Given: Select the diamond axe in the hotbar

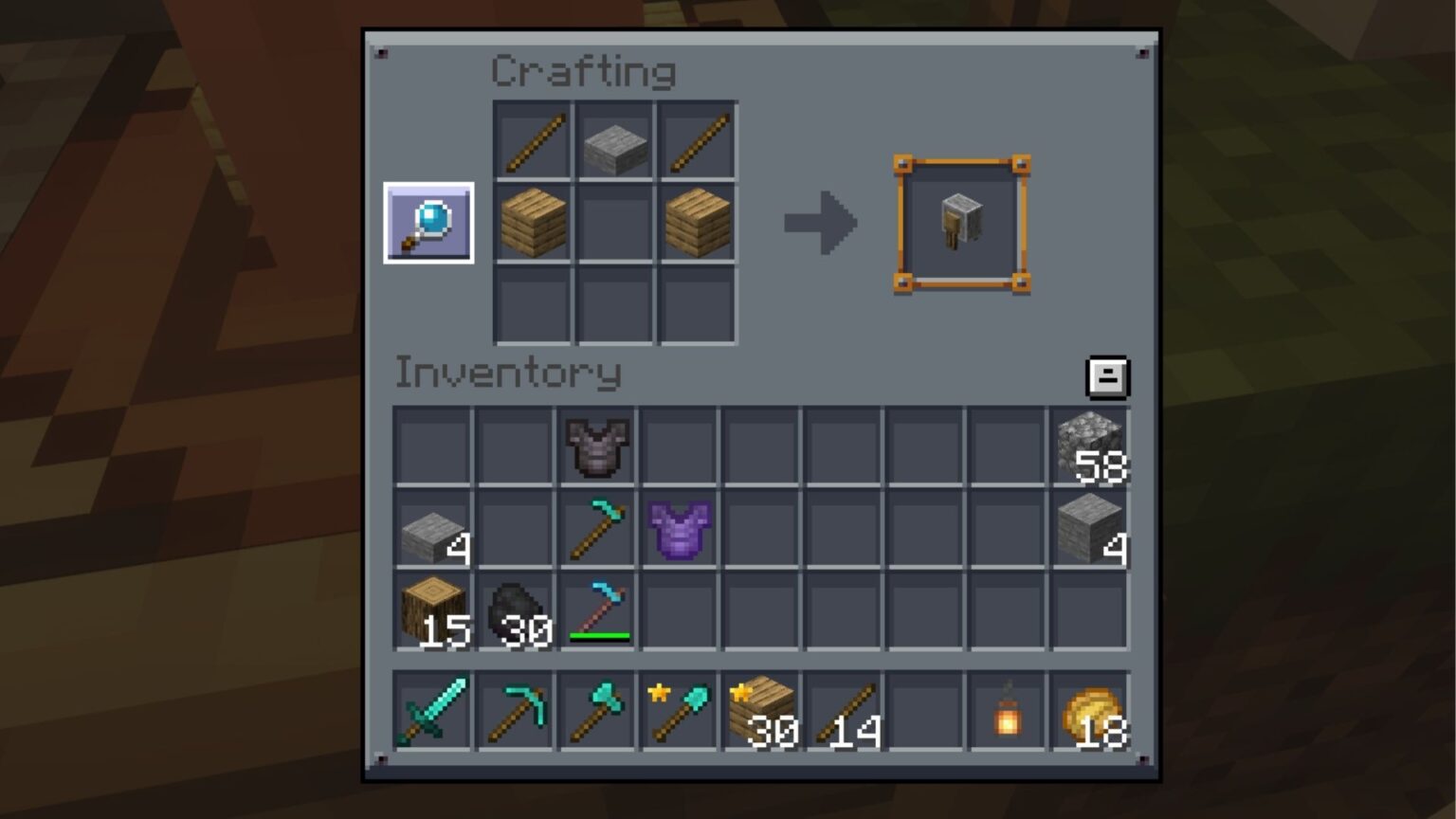Looking at the screenshot, I should [x=597, y=711].
